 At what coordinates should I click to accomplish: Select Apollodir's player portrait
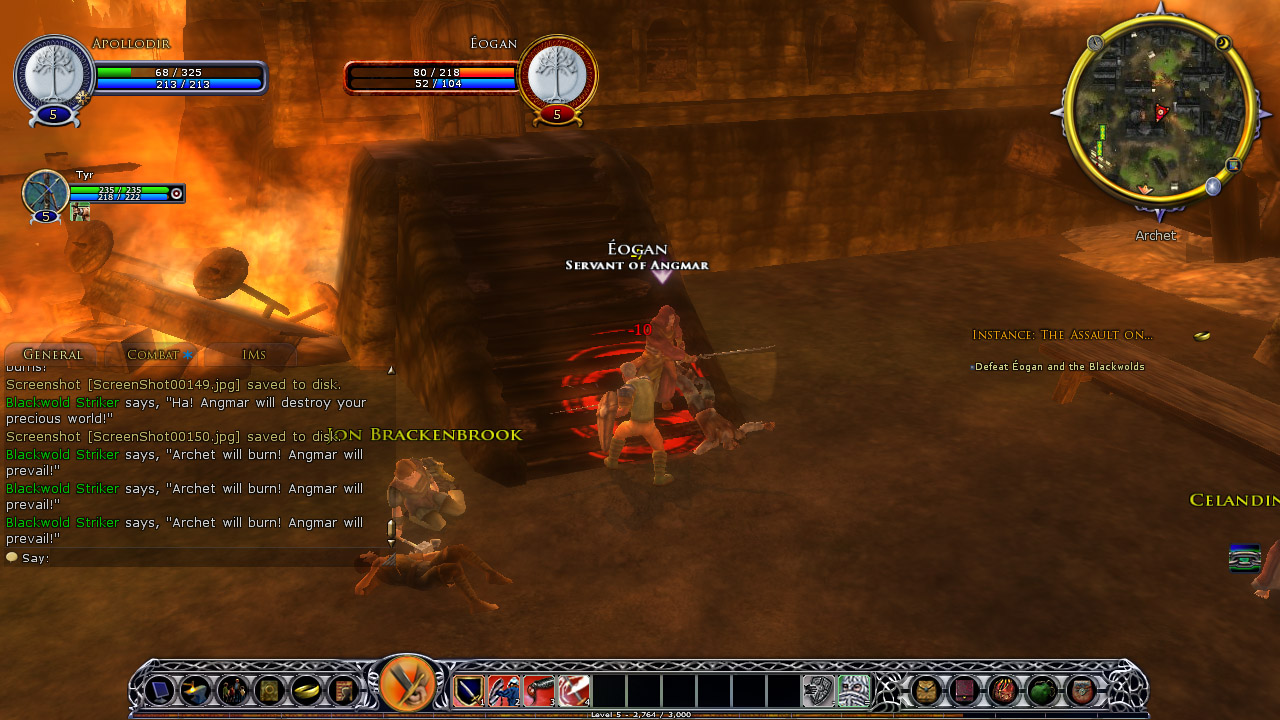click(54, 73)
